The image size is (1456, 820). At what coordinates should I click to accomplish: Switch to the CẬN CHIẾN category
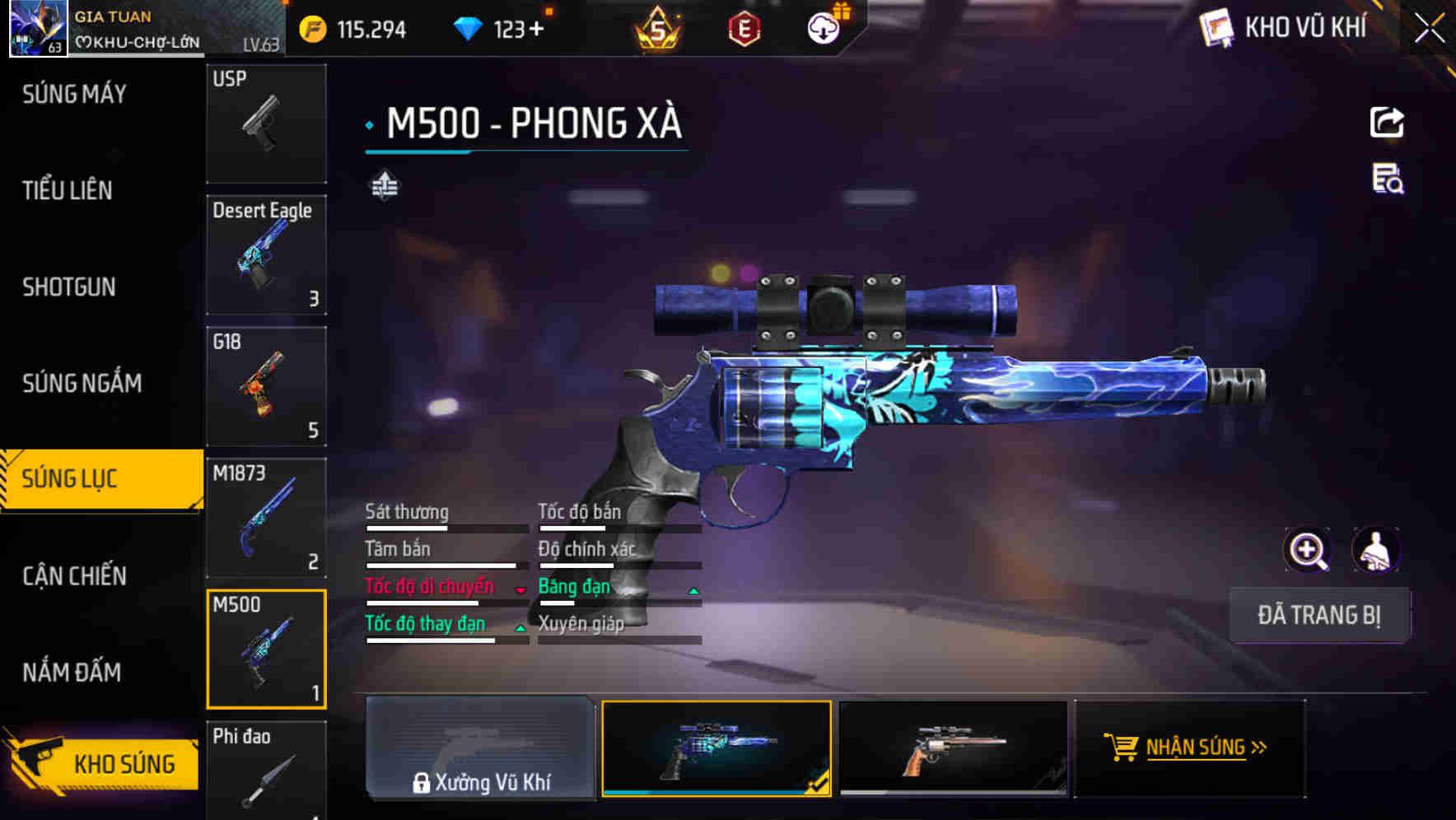click(x=72, y=575)
